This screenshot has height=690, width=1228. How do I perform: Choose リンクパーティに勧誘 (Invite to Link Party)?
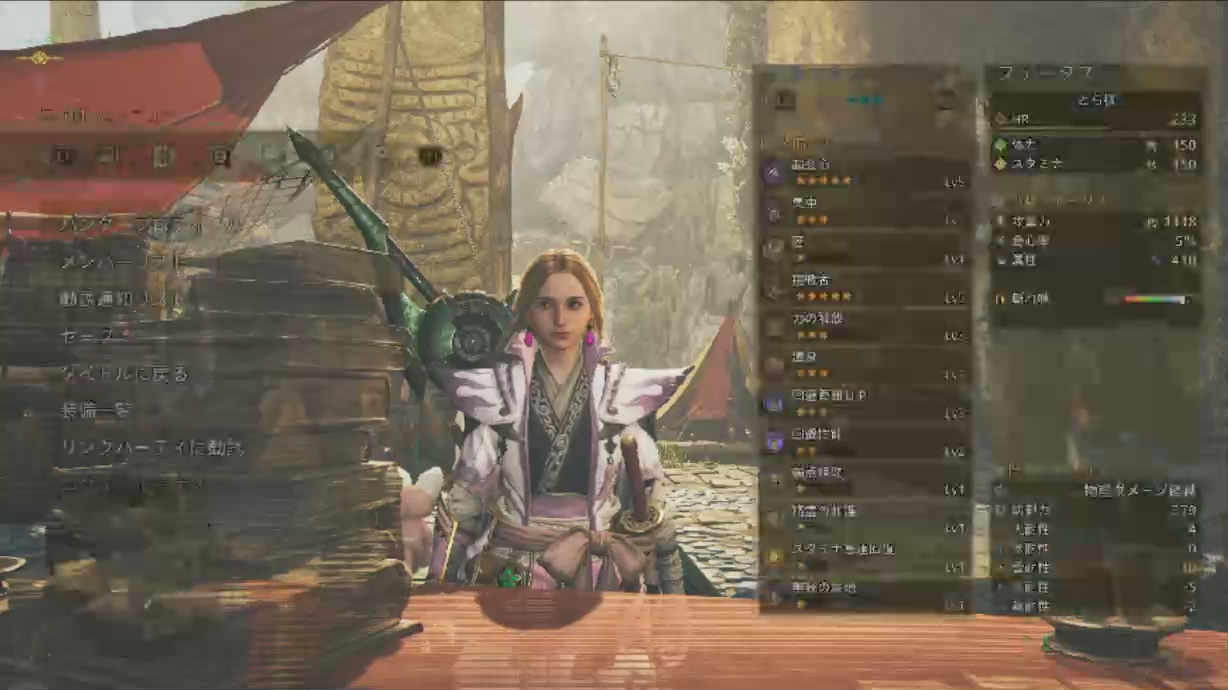(x=152, y=447)
